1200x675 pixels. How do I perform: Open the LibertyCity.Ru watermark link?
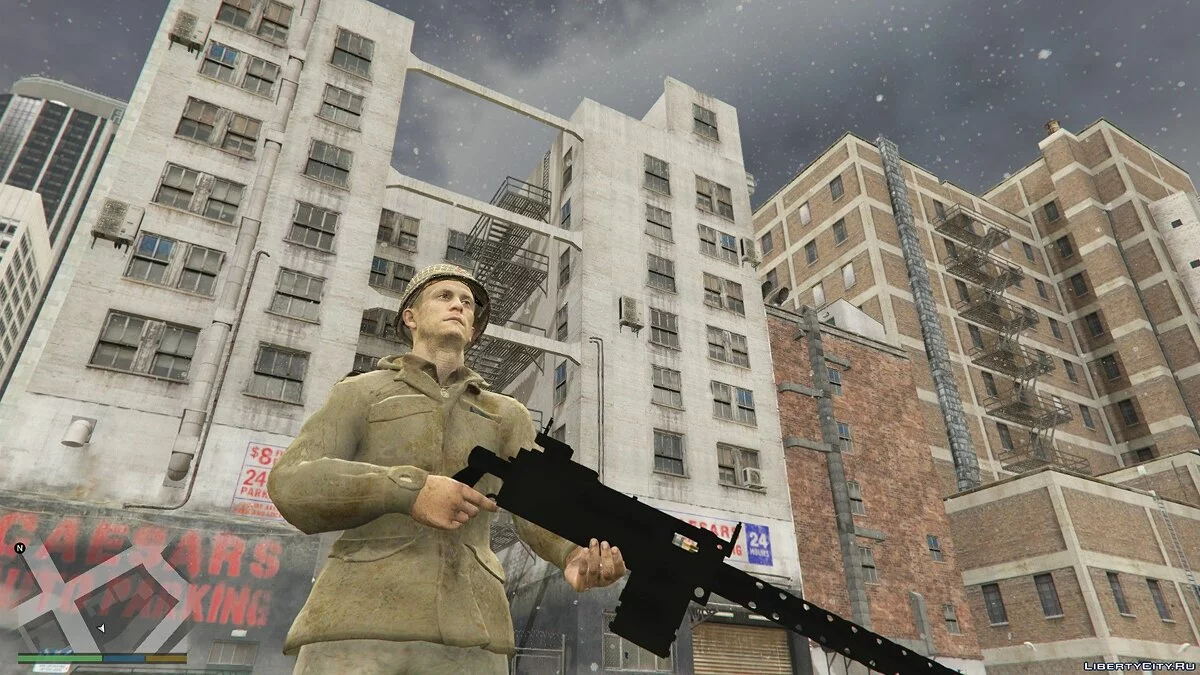click(1138, 664)
